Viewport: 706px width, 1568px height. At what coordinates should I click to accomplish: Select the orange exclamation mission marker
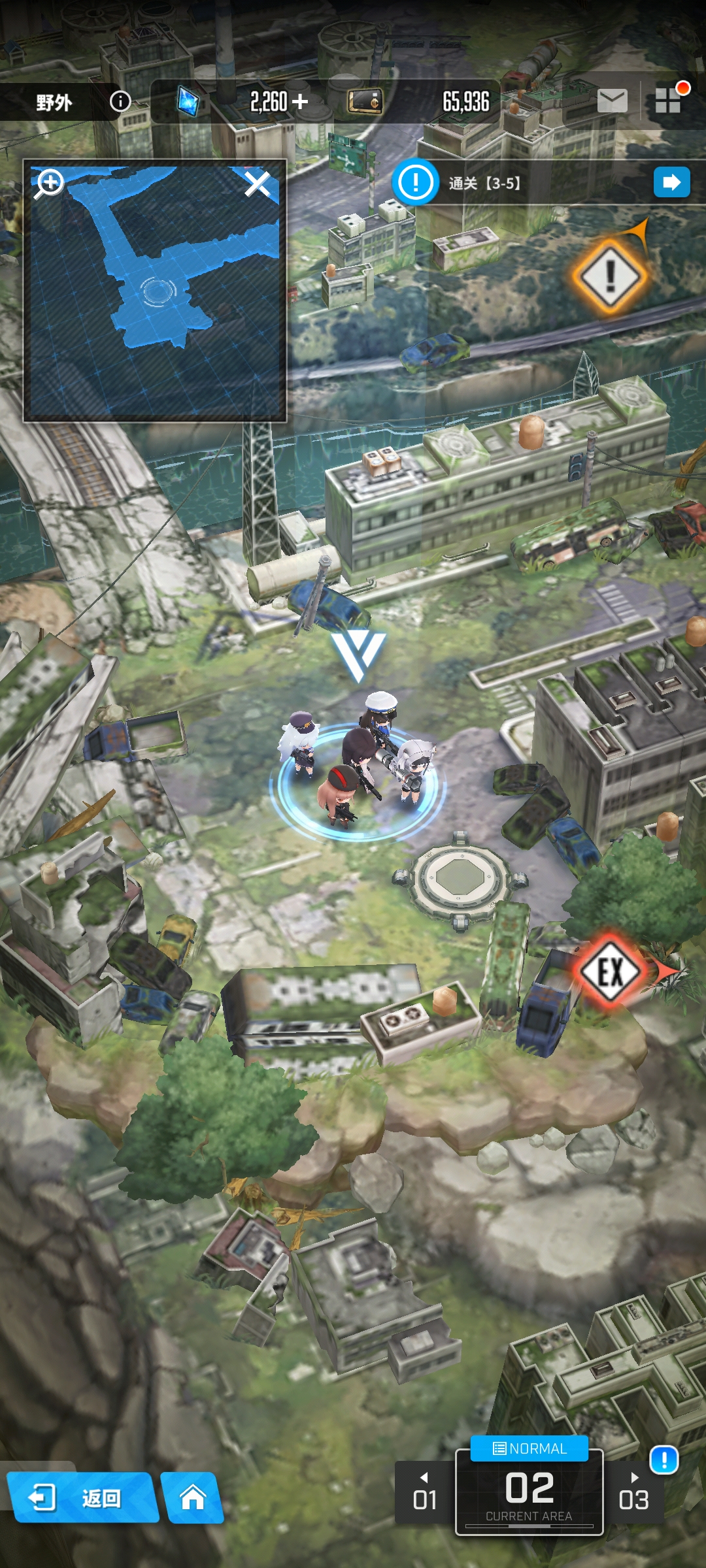point(610,276)
